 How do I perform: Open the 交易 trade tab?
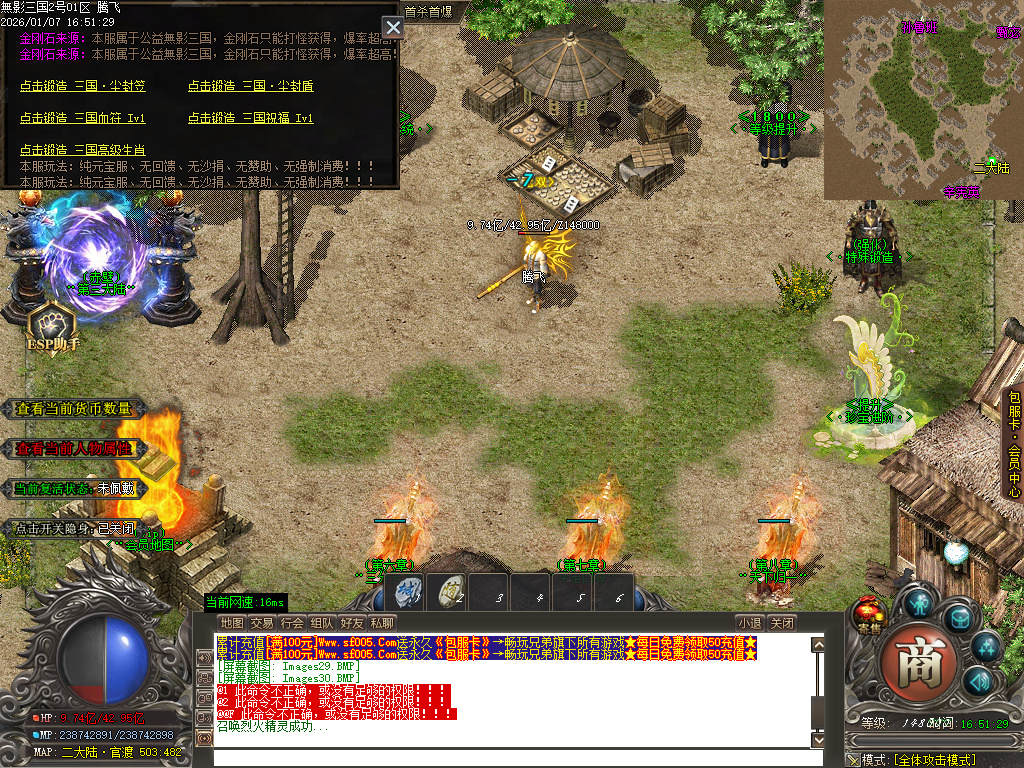click(x=262, y=623)
